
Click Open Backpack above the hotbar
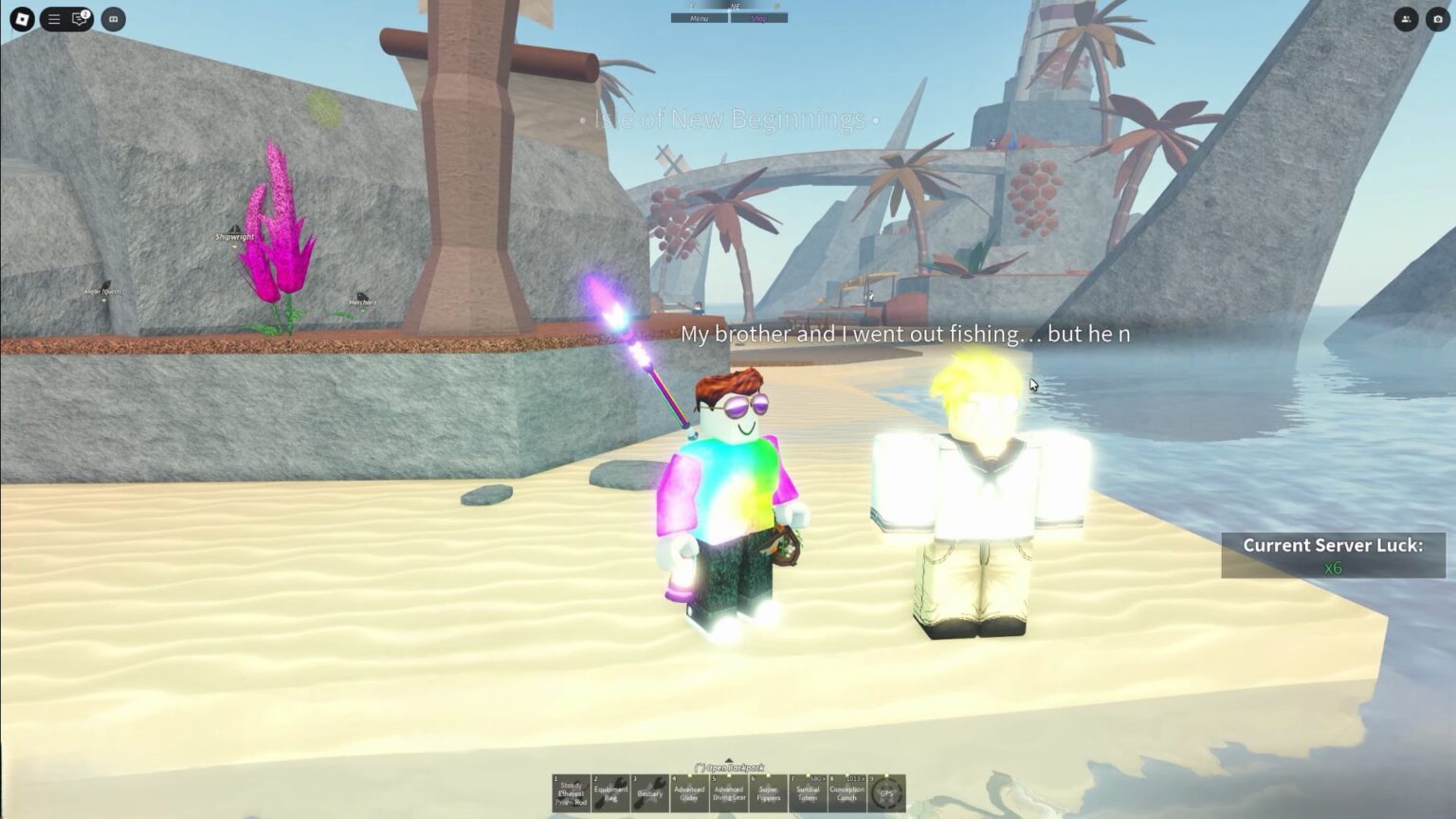pyautogui.click(x=730, y=768)
